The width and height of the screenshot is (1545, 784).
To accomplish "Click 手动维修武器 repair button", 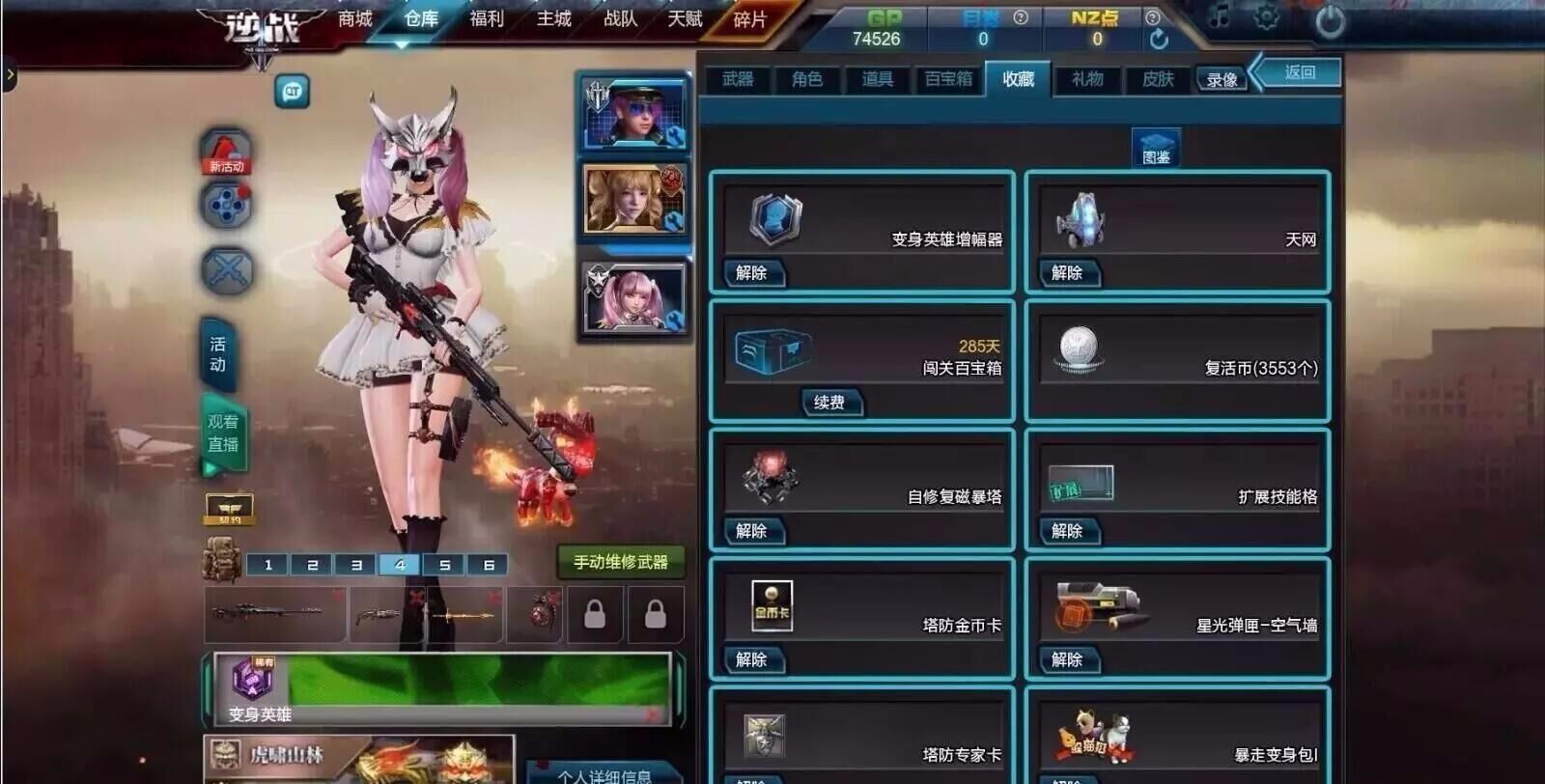I will [620, 562].
